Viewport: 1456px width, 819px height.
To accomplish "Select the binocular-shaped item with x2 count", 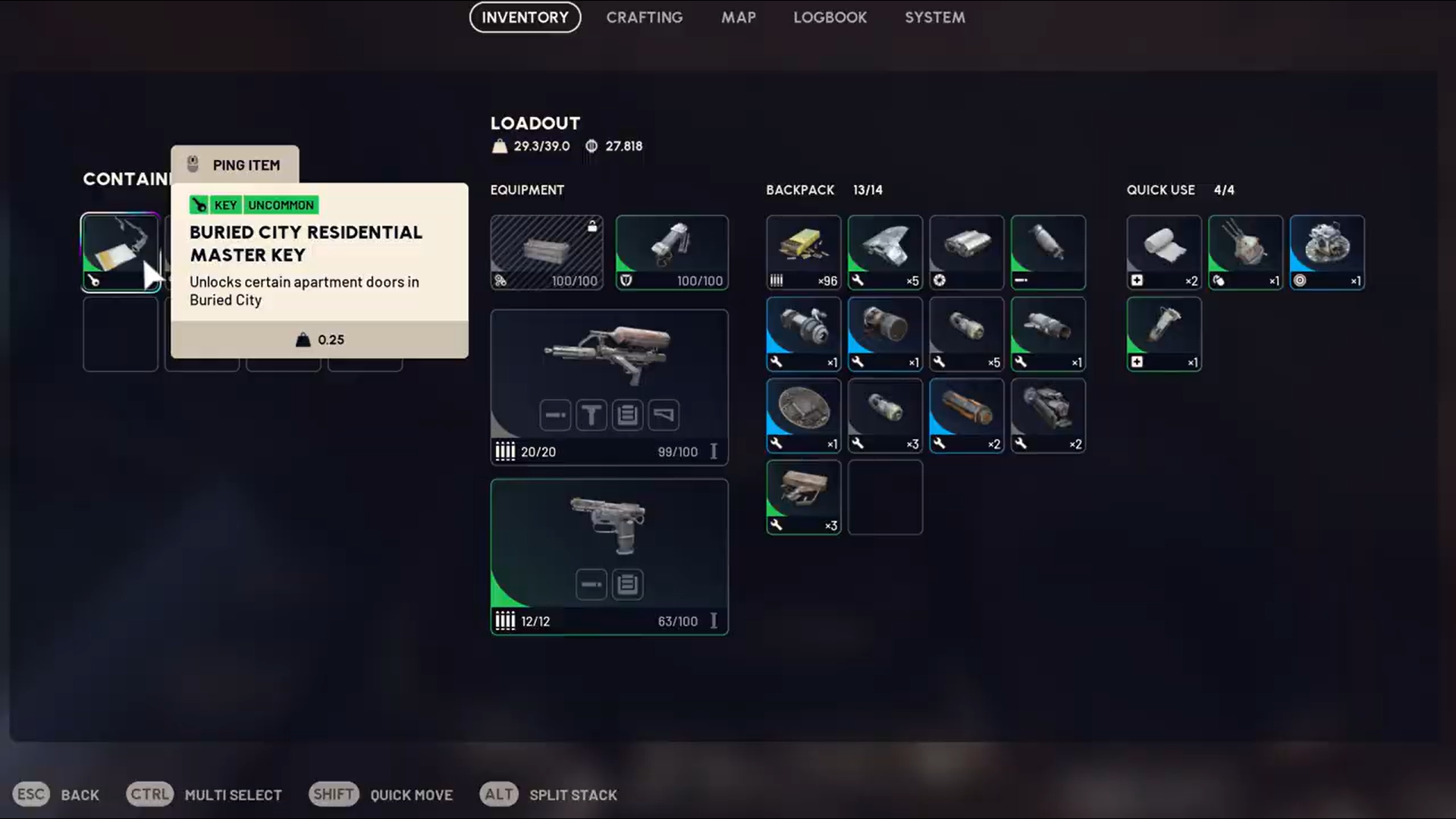I will pos(1047,416).
